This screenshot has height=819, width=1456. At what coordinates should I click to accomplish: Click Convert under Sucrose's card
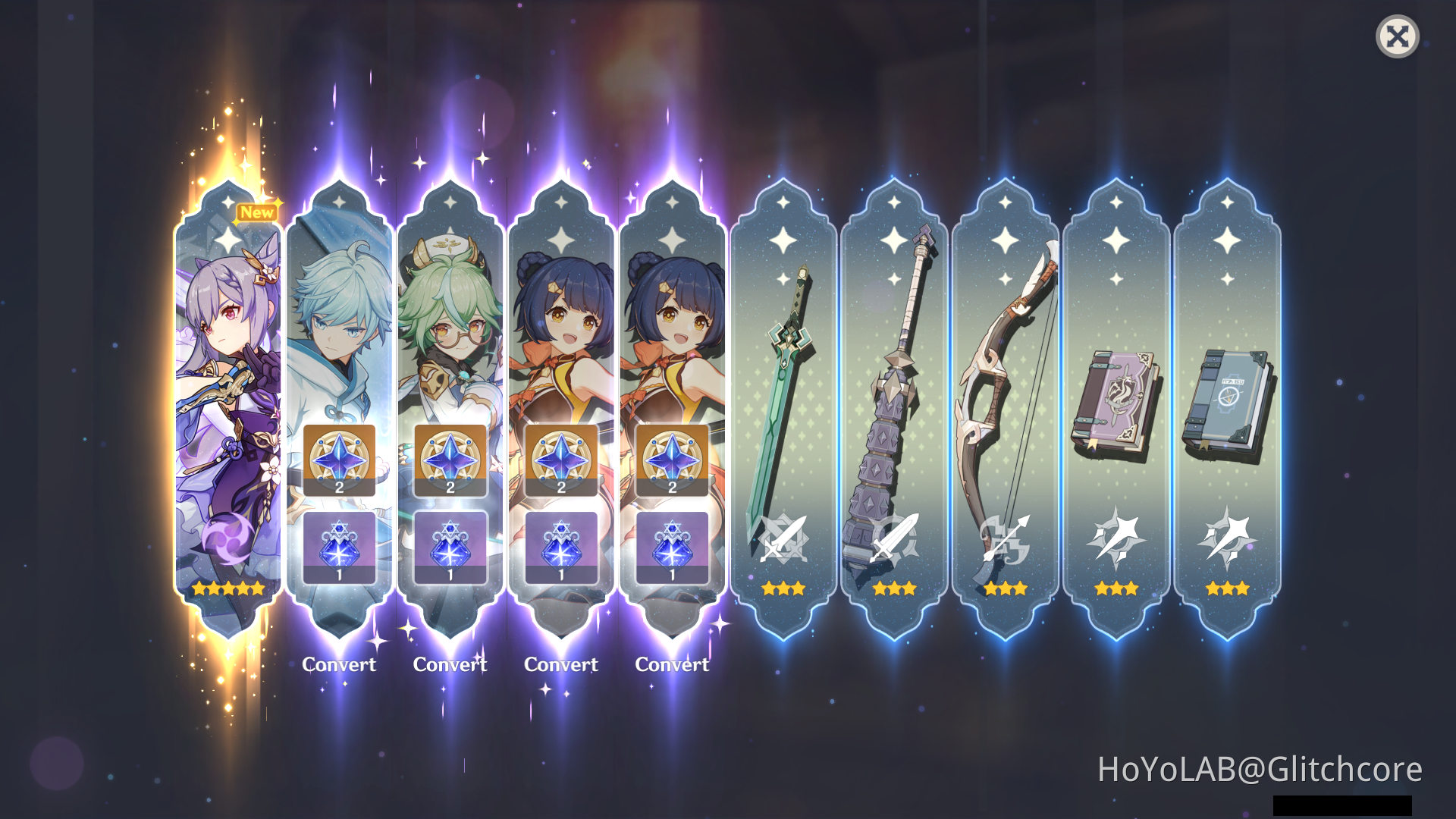click(x=450, y=665)
